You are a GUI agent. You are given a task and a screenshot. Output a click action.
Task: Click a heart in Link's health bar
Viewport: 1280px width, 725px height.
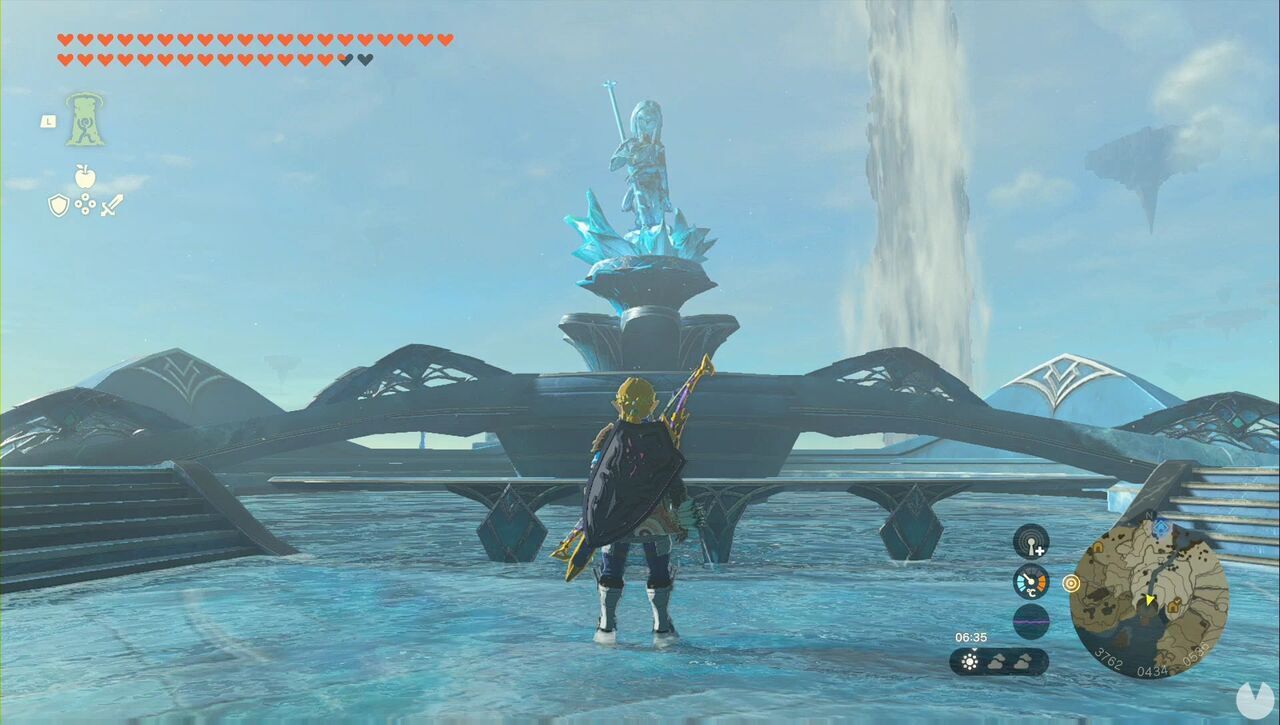65,40
